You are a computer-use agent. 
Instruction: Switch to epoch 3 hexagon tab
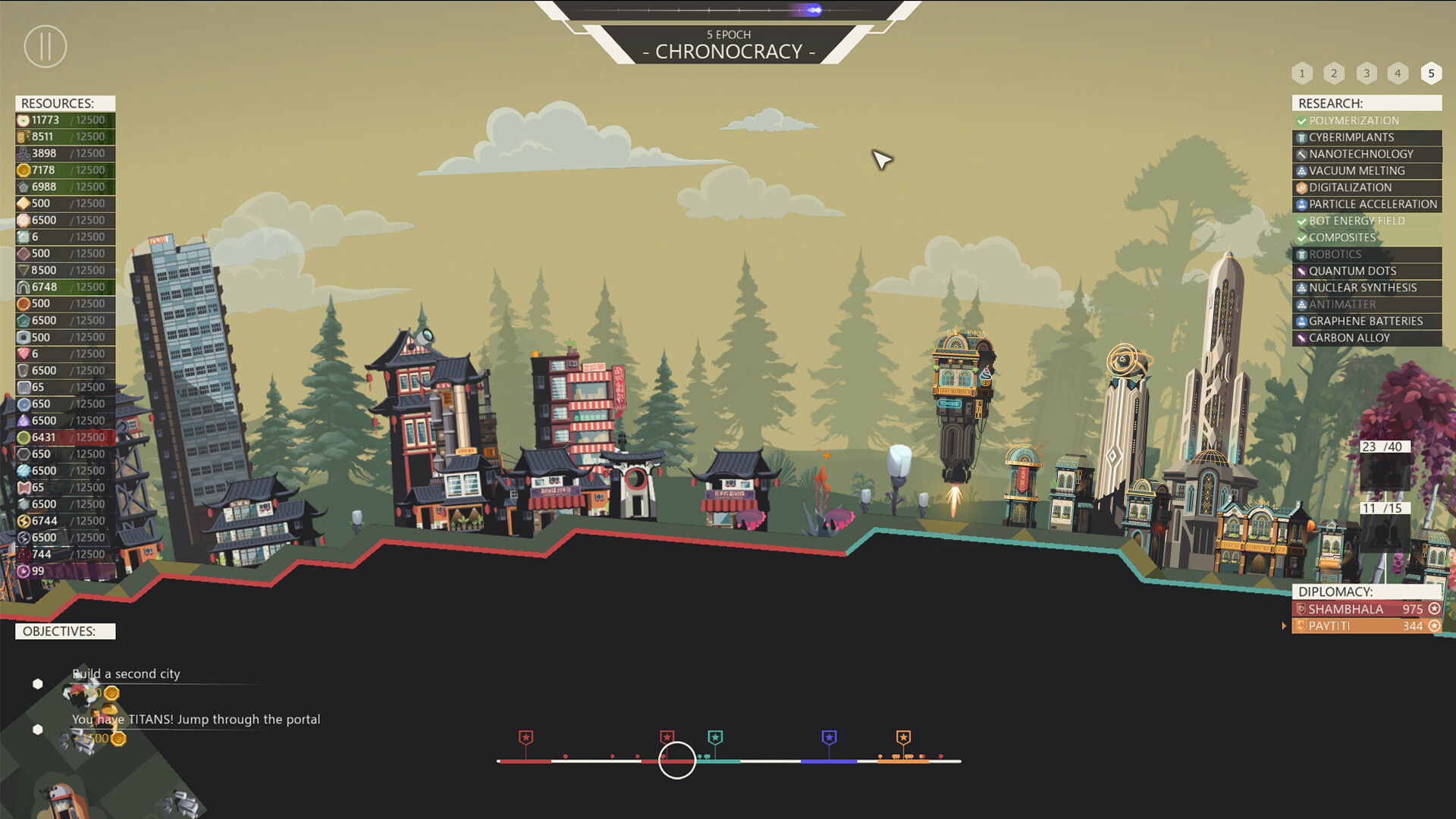coord(1367,74)
